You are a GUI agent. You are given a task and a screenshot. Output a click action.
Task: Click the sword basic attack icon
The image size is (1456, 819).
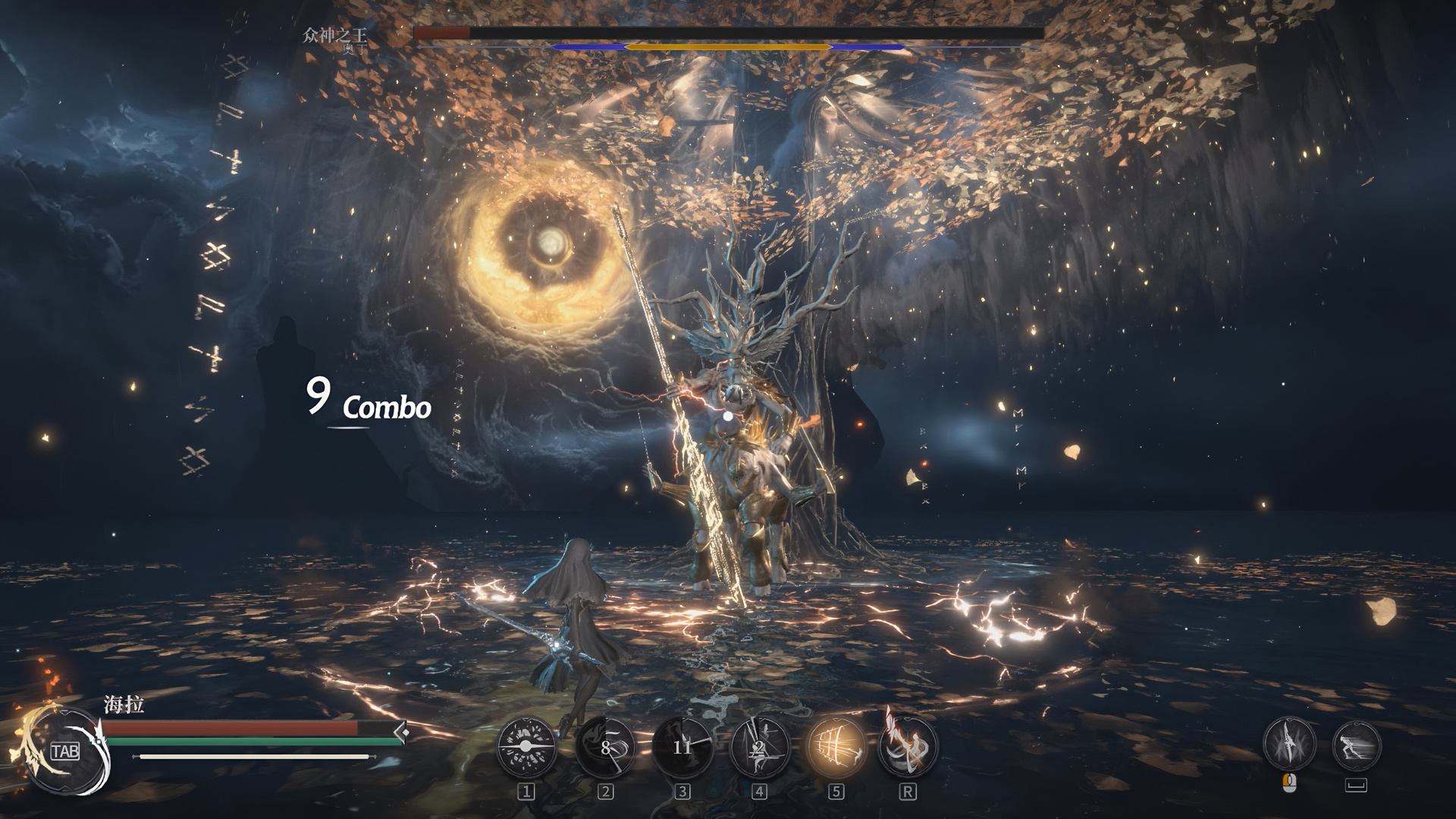click(1288, 744)
